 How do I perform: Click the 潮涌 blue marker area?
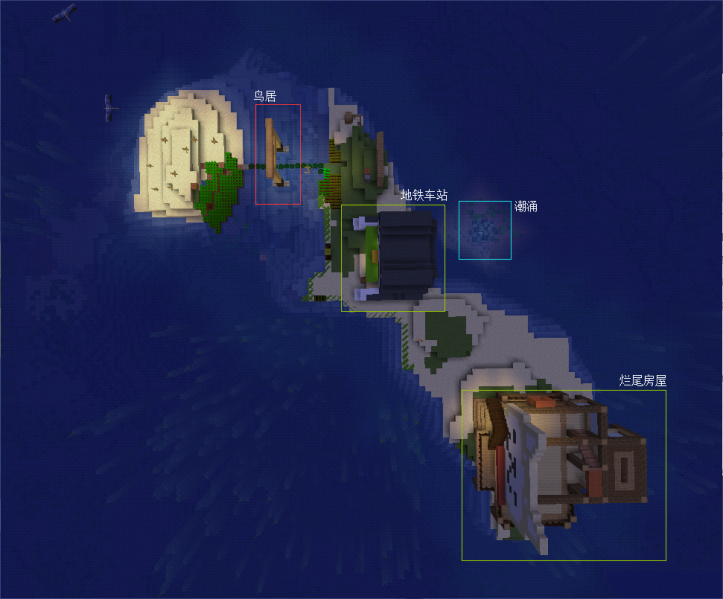click(x=485, y=230)
